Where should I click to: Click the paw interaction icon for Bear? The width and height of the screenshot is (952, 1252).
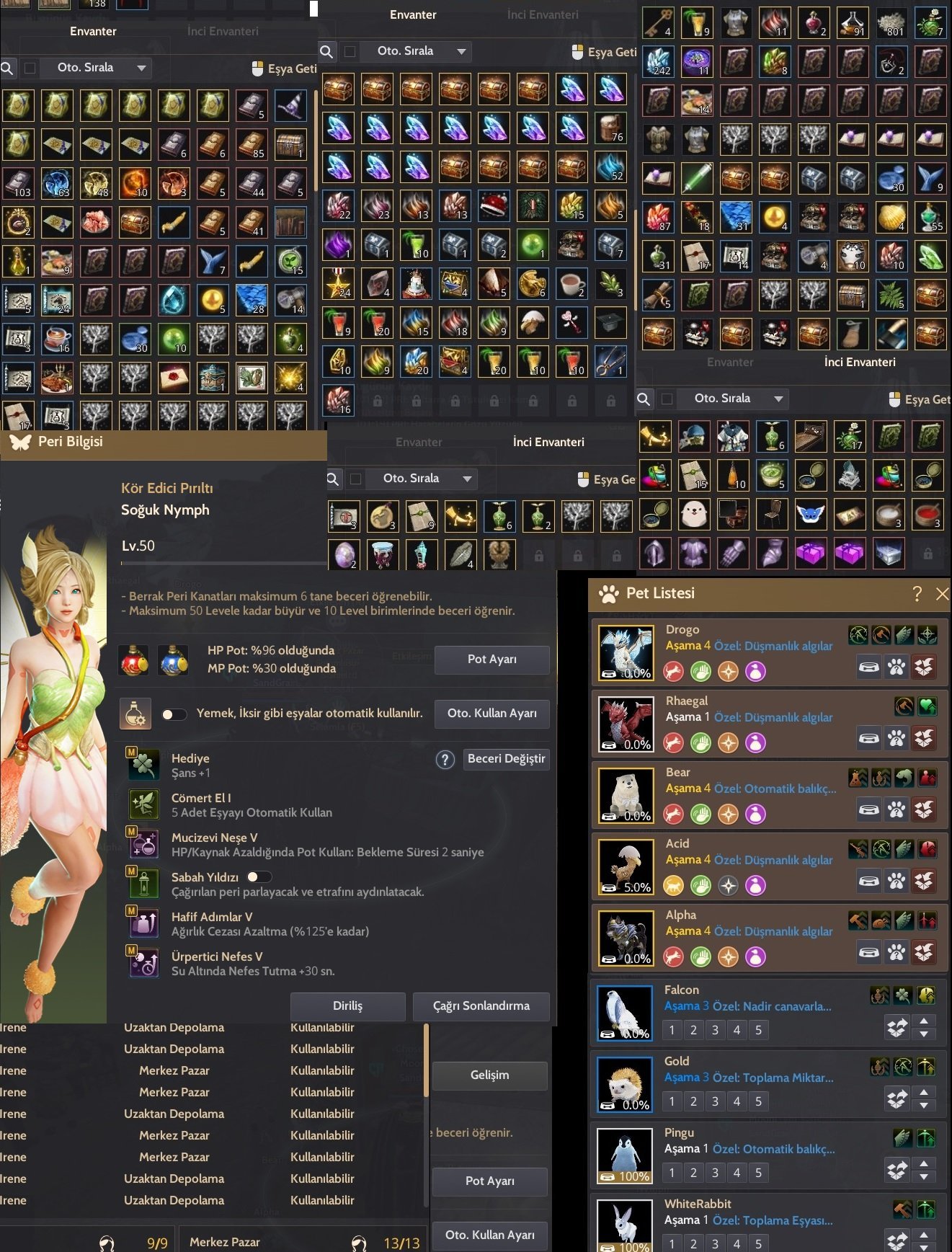click(897, 810)
